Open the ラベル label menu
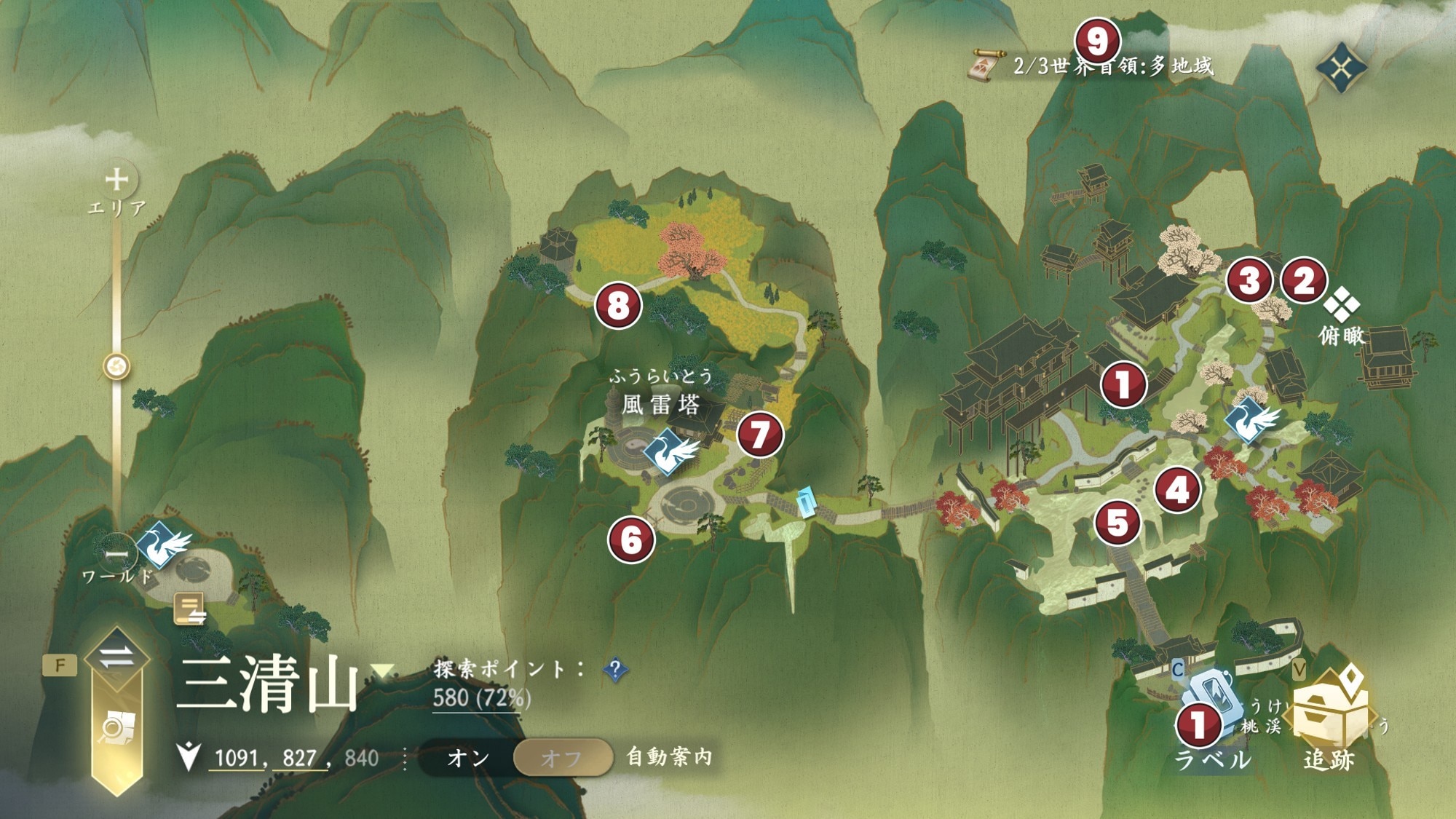The image size is (1456, 819). click(1211, 728)
